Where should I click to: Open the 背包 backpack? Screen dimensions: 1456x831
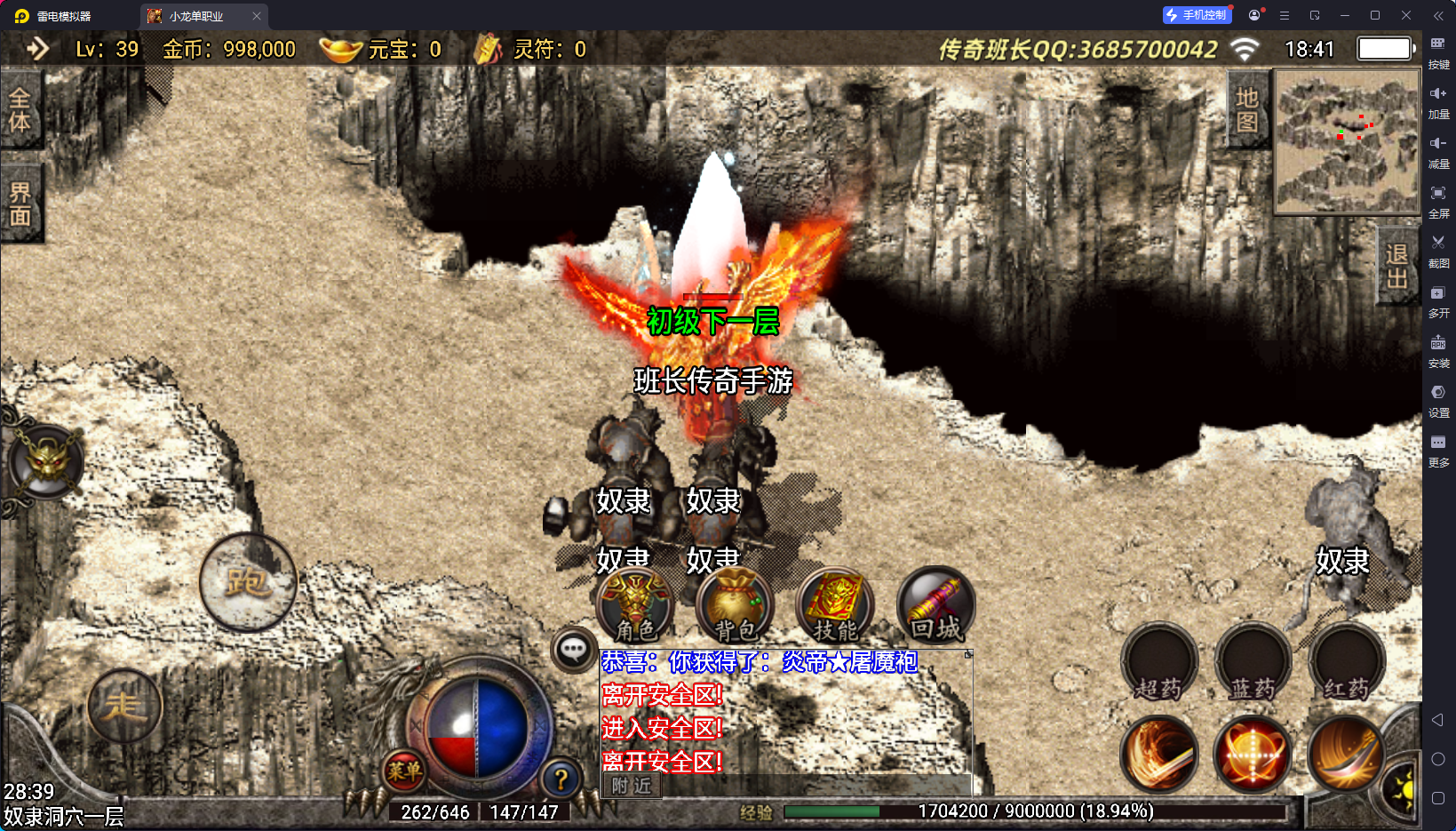736,606
